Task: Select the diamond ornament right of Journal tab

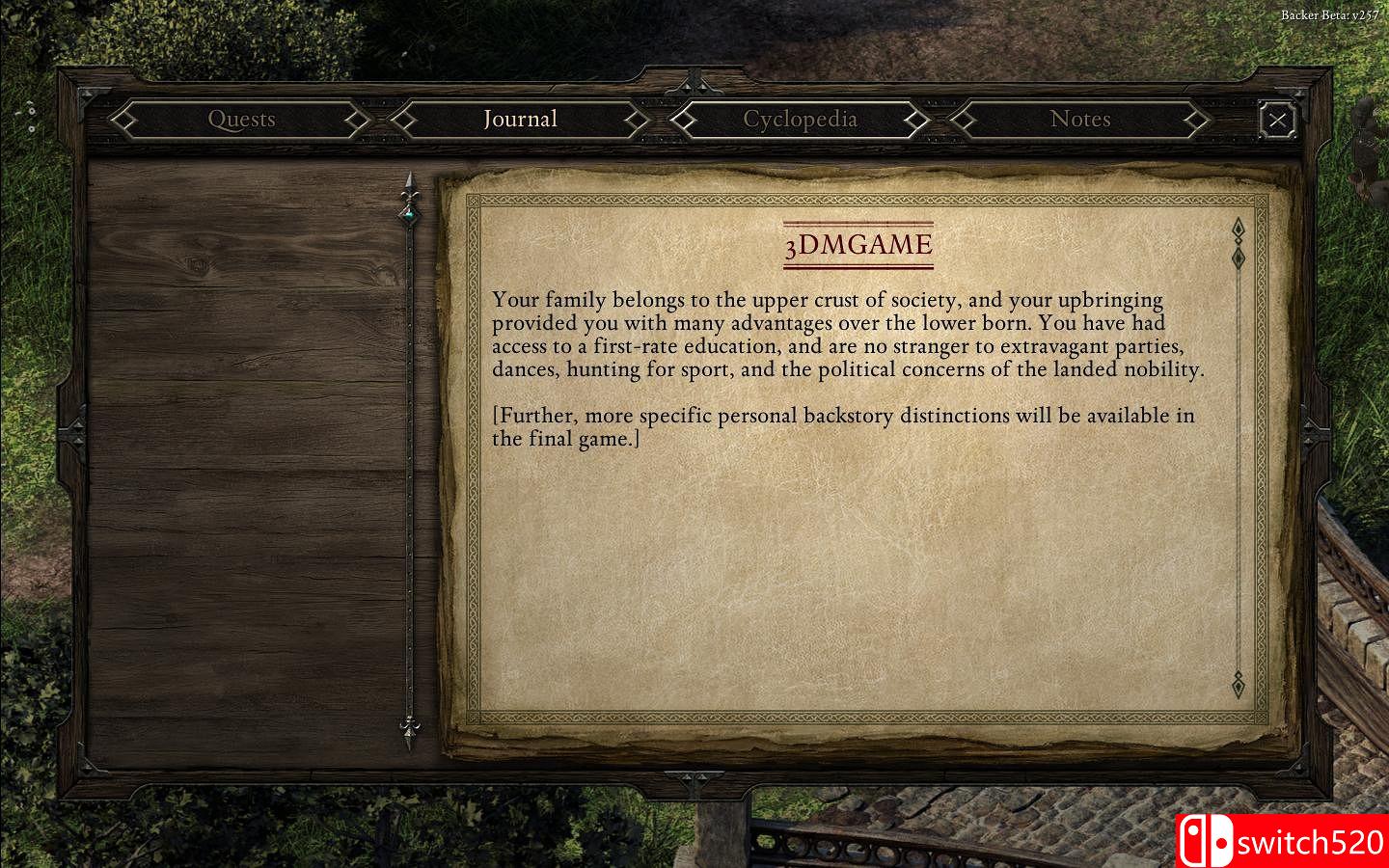Action: (635, 120)
